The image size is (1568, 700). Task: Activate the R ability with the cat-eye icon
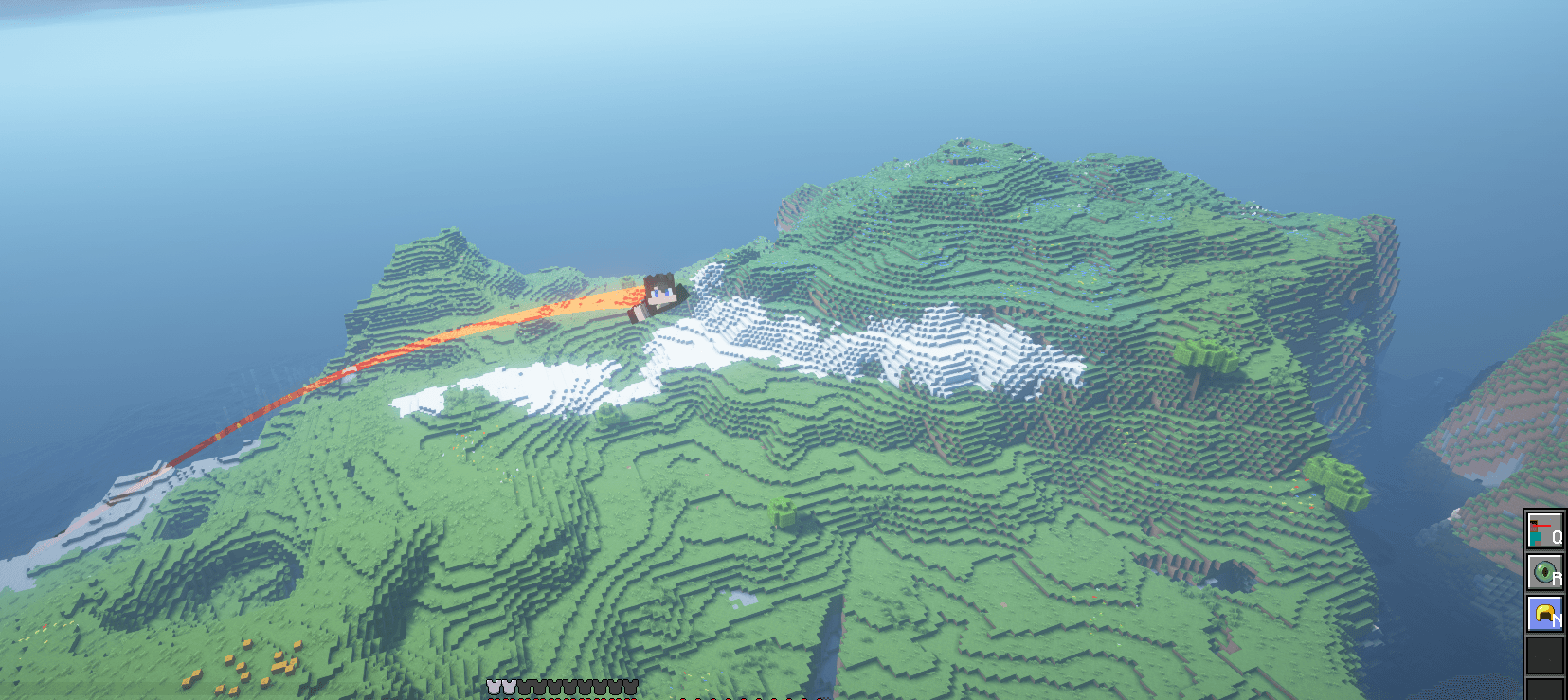point(1545,570)
